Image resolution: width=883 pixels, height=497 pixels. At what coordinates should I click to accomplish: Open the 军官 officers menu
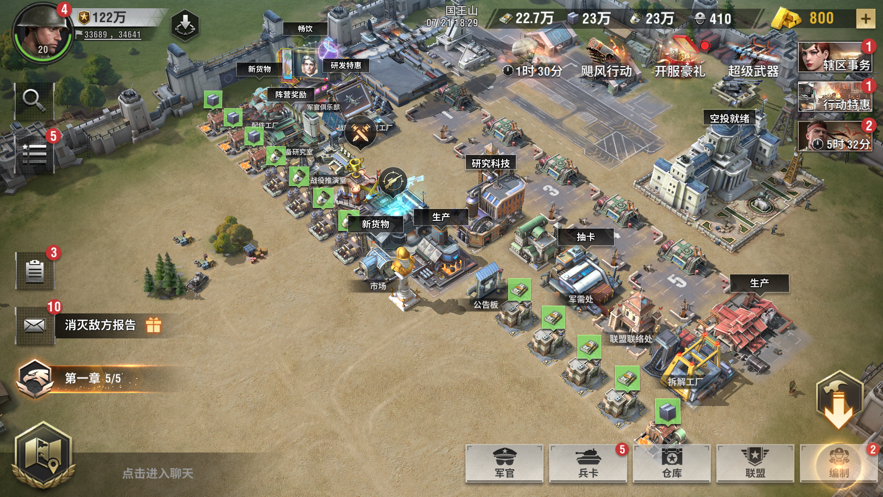pyautogui.click(x=504, y=462)
